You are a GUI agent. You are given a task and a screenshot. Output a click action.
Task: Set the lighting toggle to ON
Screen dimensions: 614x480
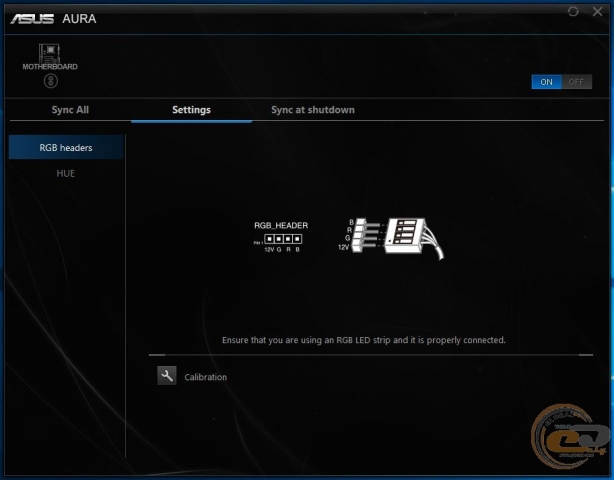click(547, 82)
